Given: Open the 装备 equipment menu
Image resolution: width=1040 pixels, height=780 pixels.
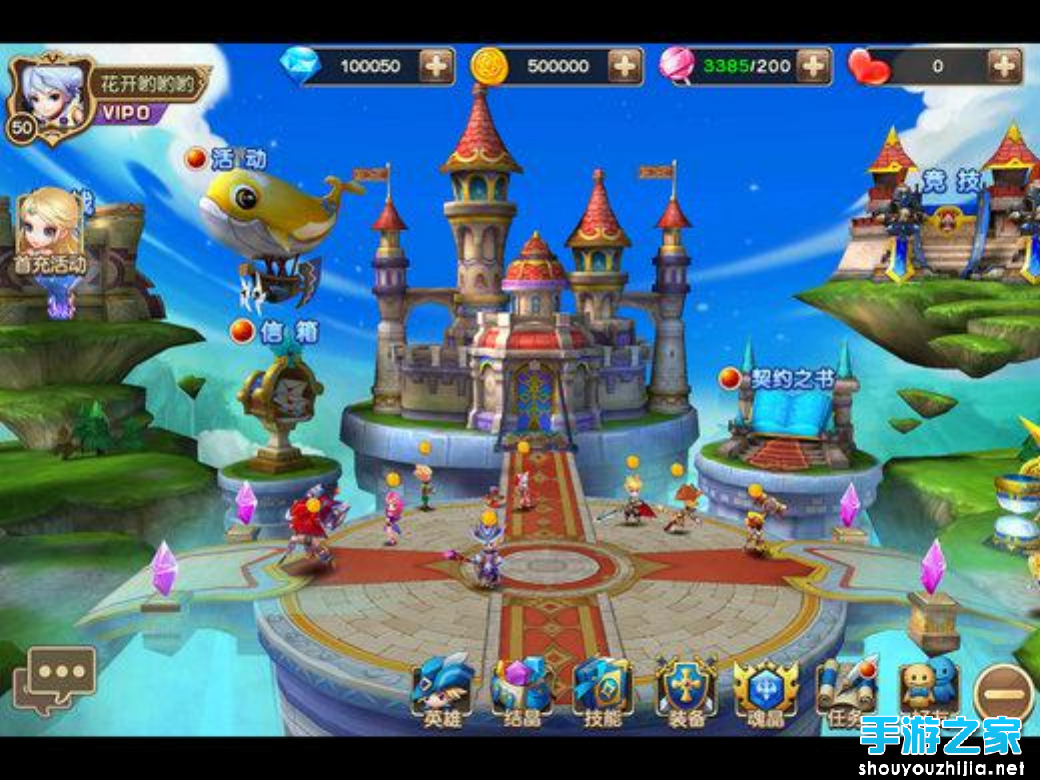Looking at the screenshot, I should pos(686,688).
